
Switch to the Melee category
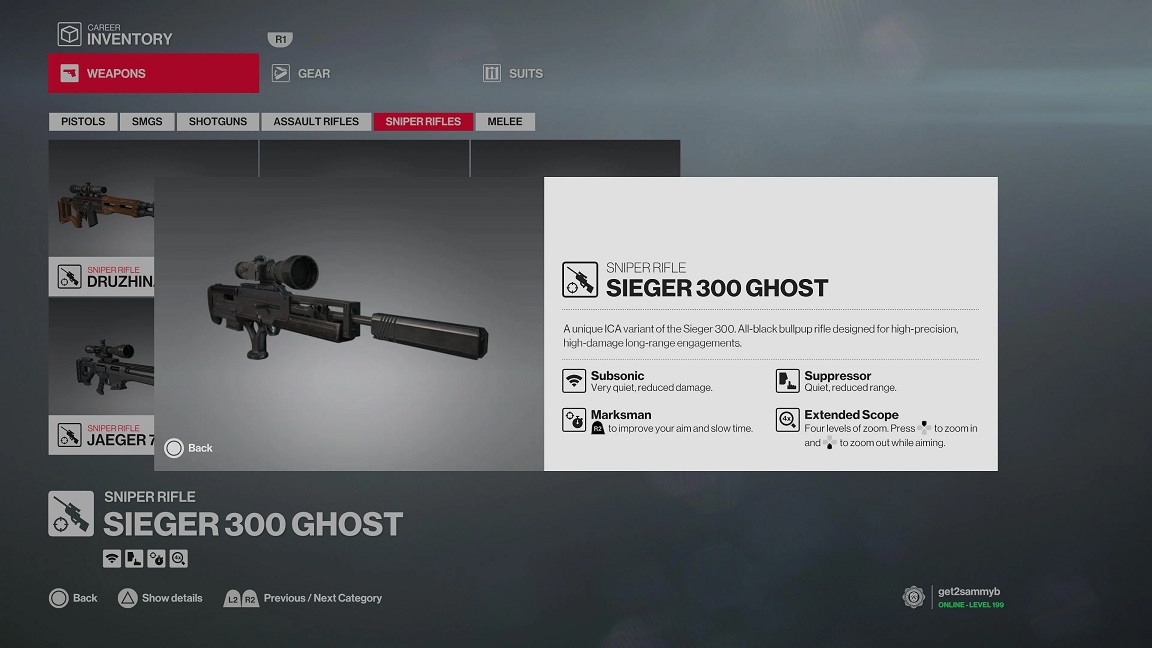[x=505, y=121]
